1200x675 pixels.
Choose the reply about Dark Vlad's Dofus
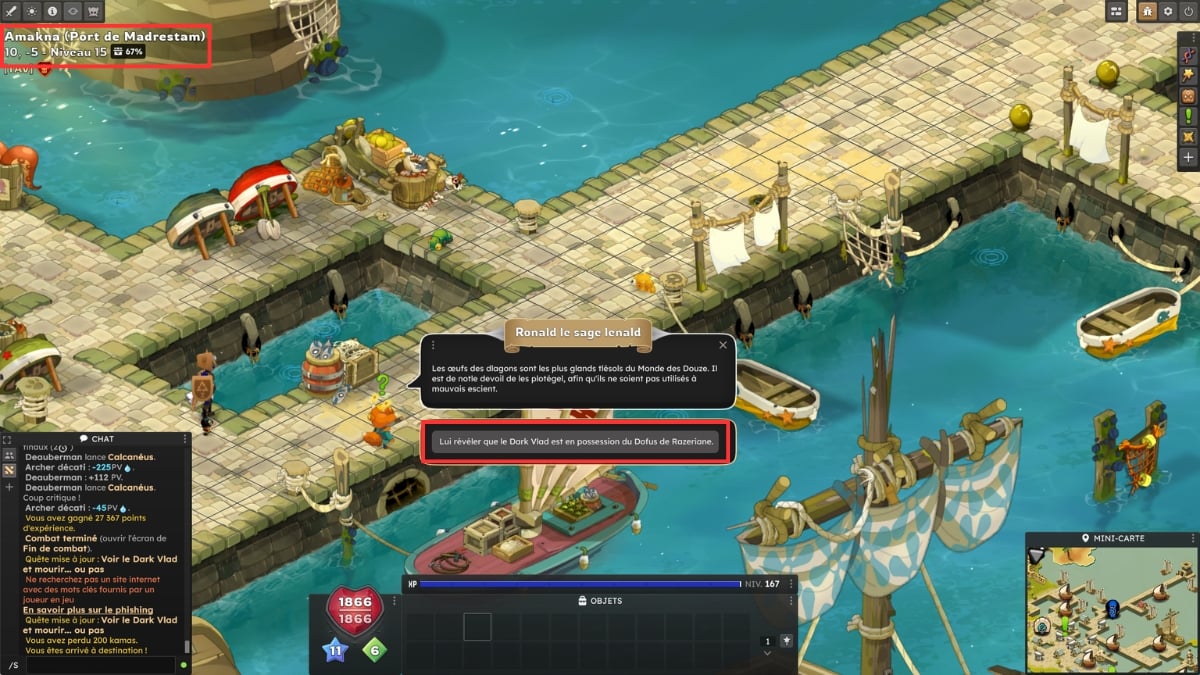click(578, 443)
